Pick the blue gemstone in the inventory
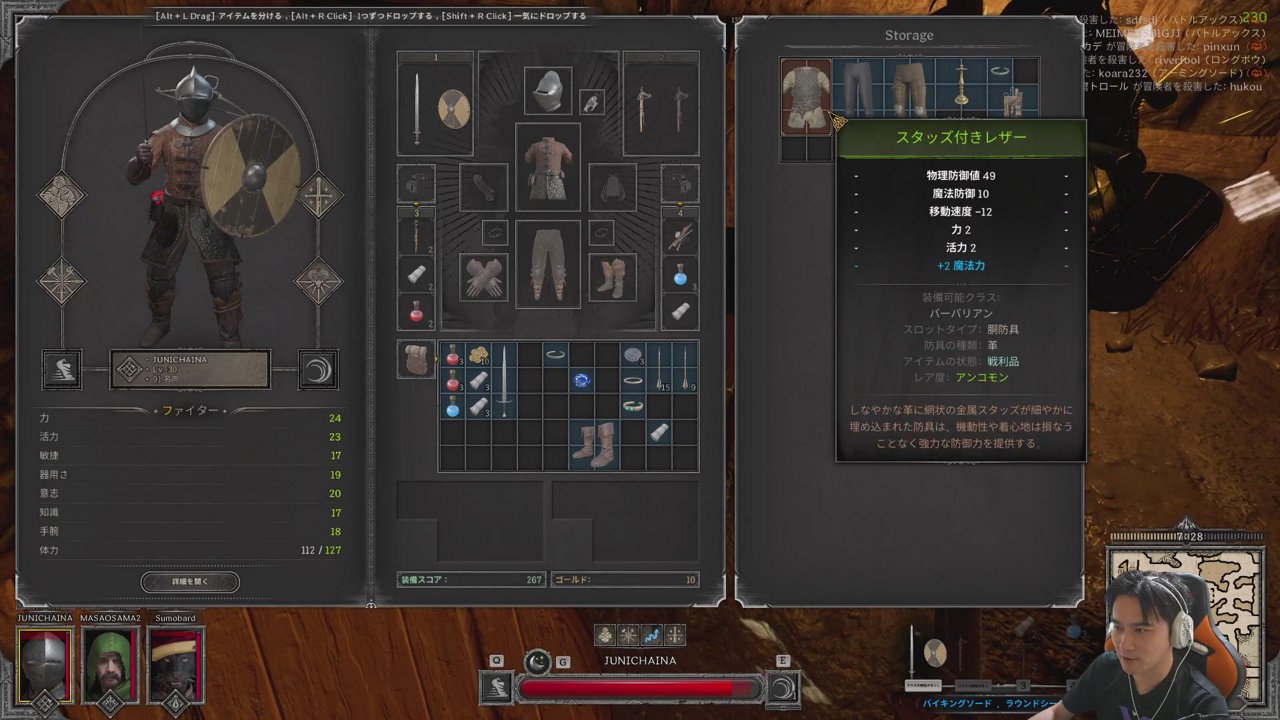This screenshot has width=1280, height=720. point(582,380)
